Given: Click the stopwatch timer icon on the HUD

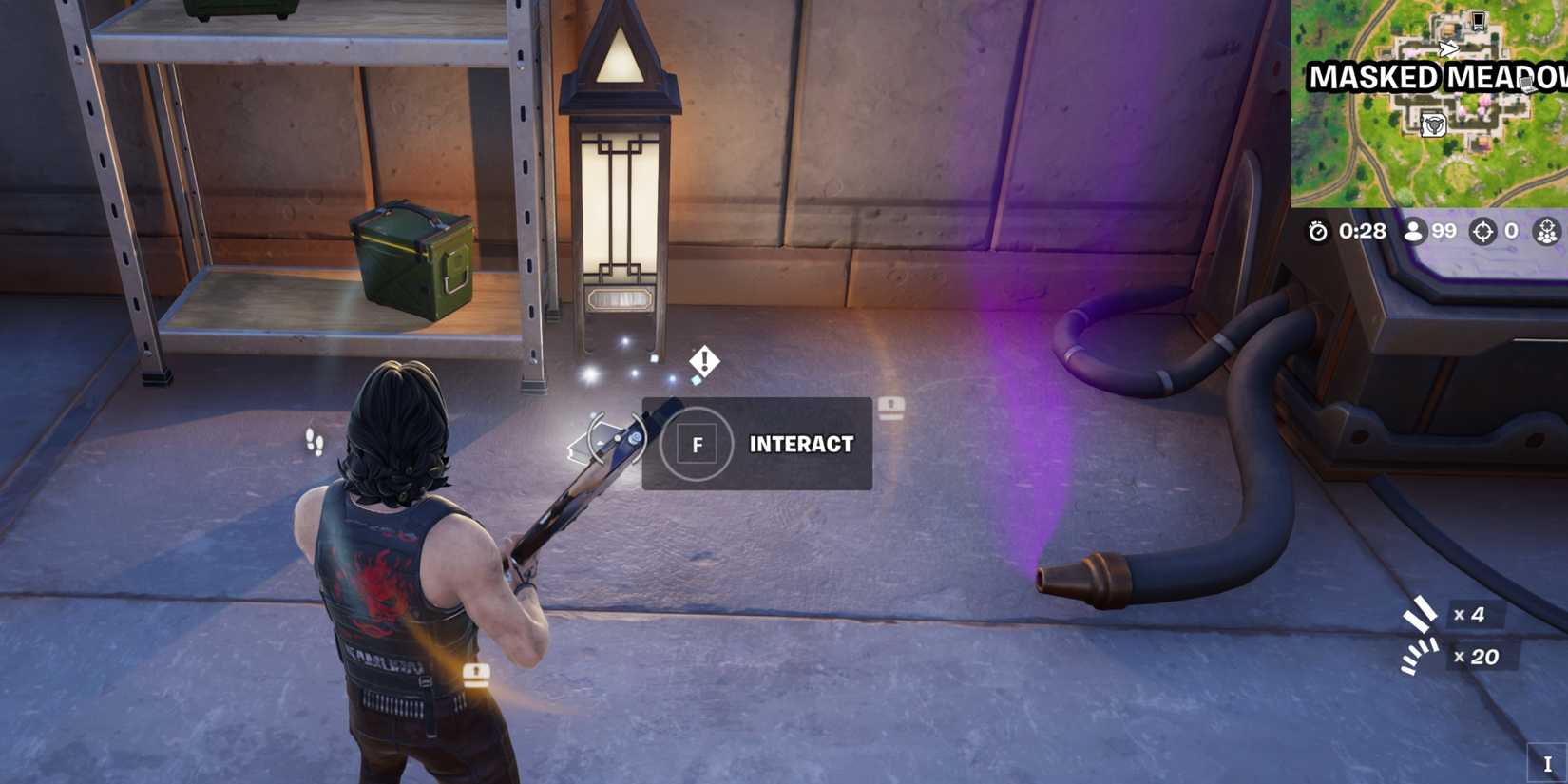Looking at the screenshot, I should (1319, 231).
